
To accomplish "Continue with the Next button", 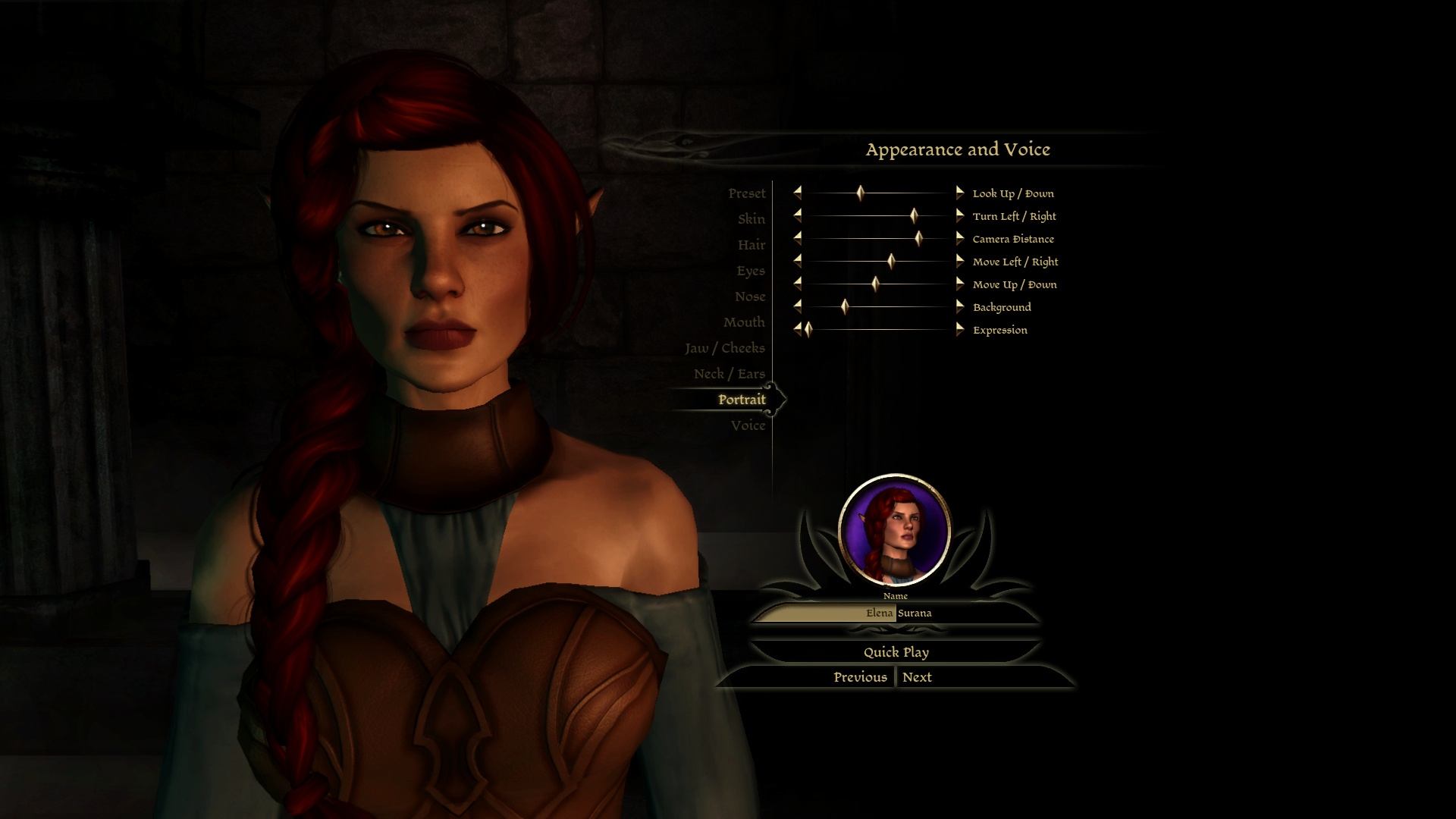I will [x=917, y=677].
